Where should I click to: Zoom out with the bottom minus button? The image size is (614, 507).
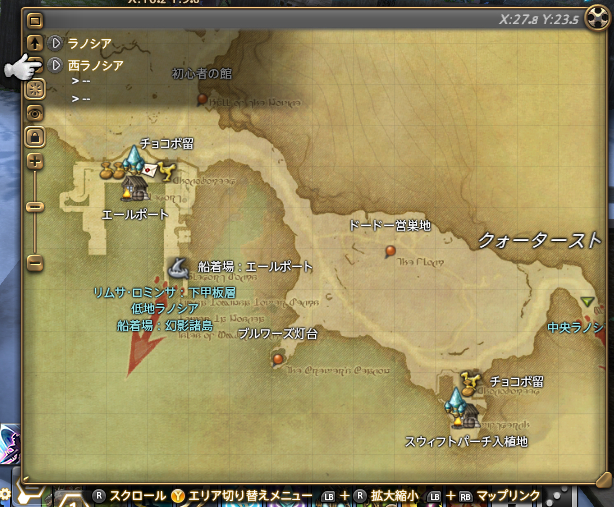click(x=34, y=263)
